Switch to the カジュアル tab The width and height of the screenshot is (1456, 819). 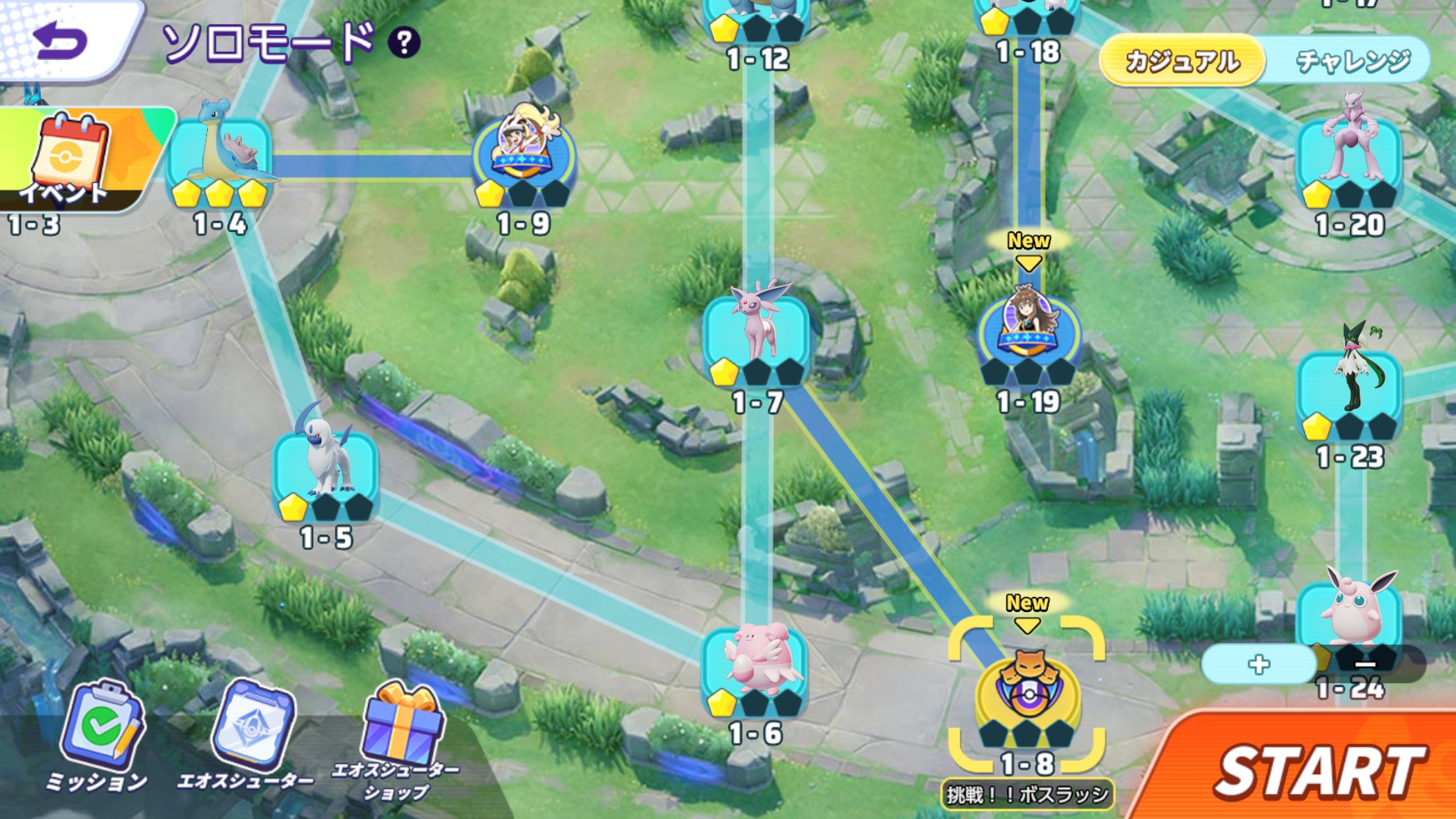click(1182, 61)
